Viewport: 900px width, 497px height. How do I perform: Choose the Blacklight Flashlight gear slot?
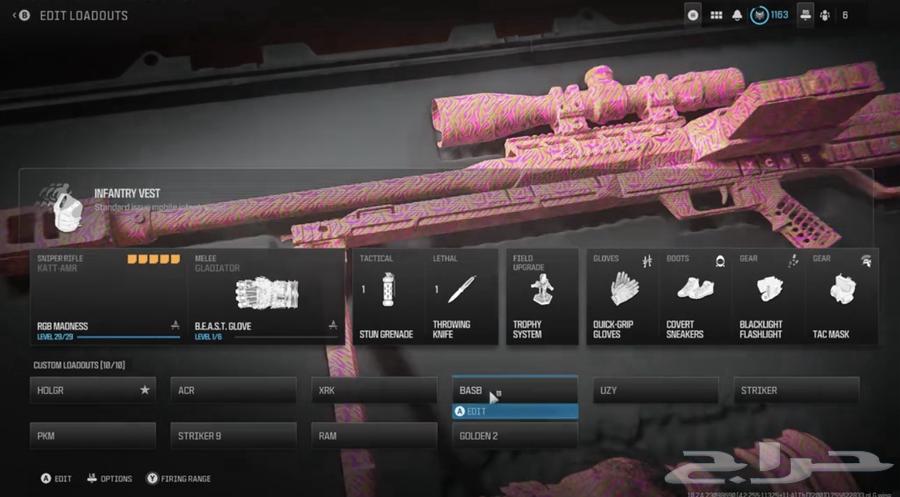[x=768, y=296]
